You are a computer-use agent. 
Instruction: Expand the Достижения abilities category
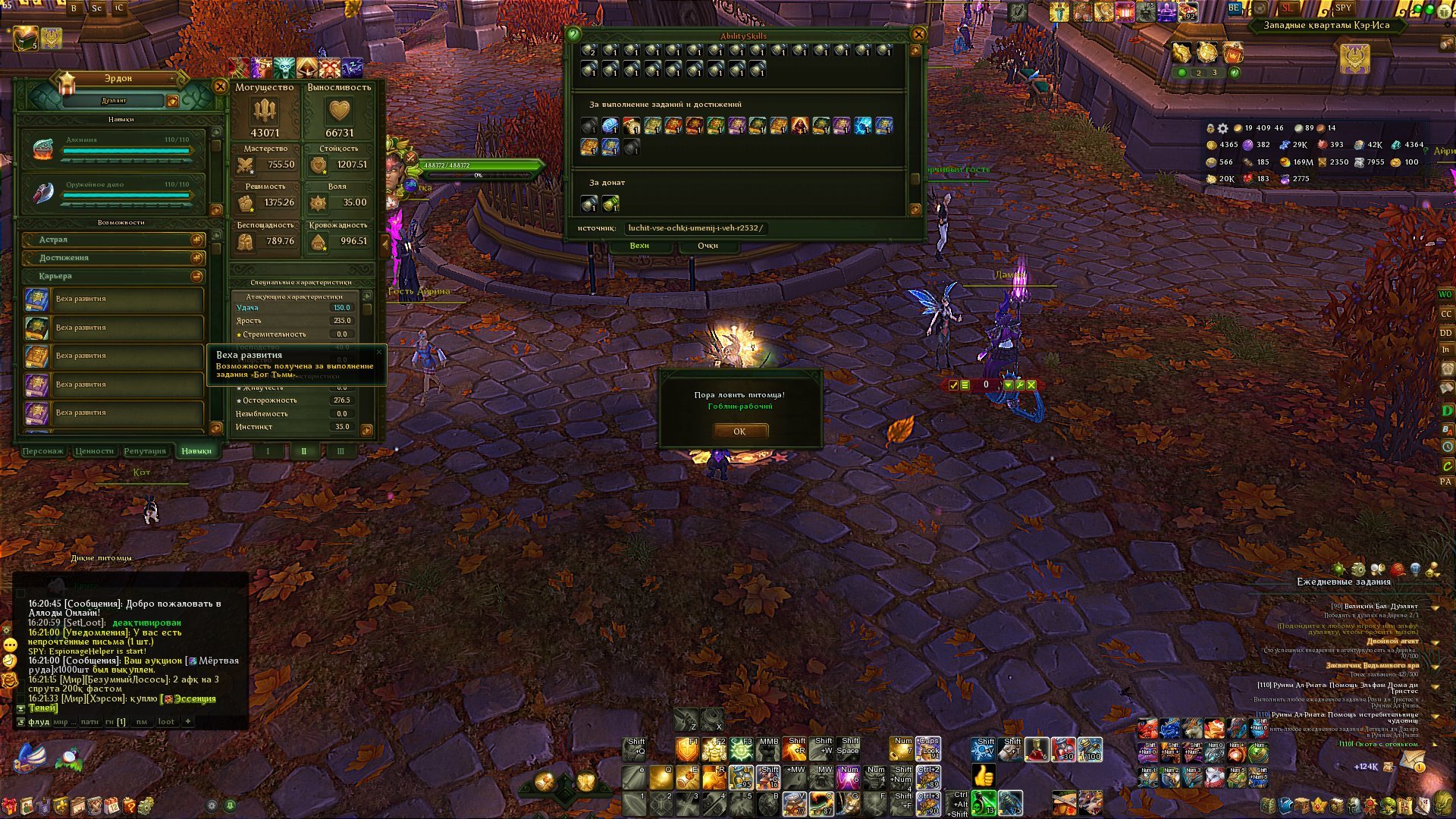click(x=196, y=258)
